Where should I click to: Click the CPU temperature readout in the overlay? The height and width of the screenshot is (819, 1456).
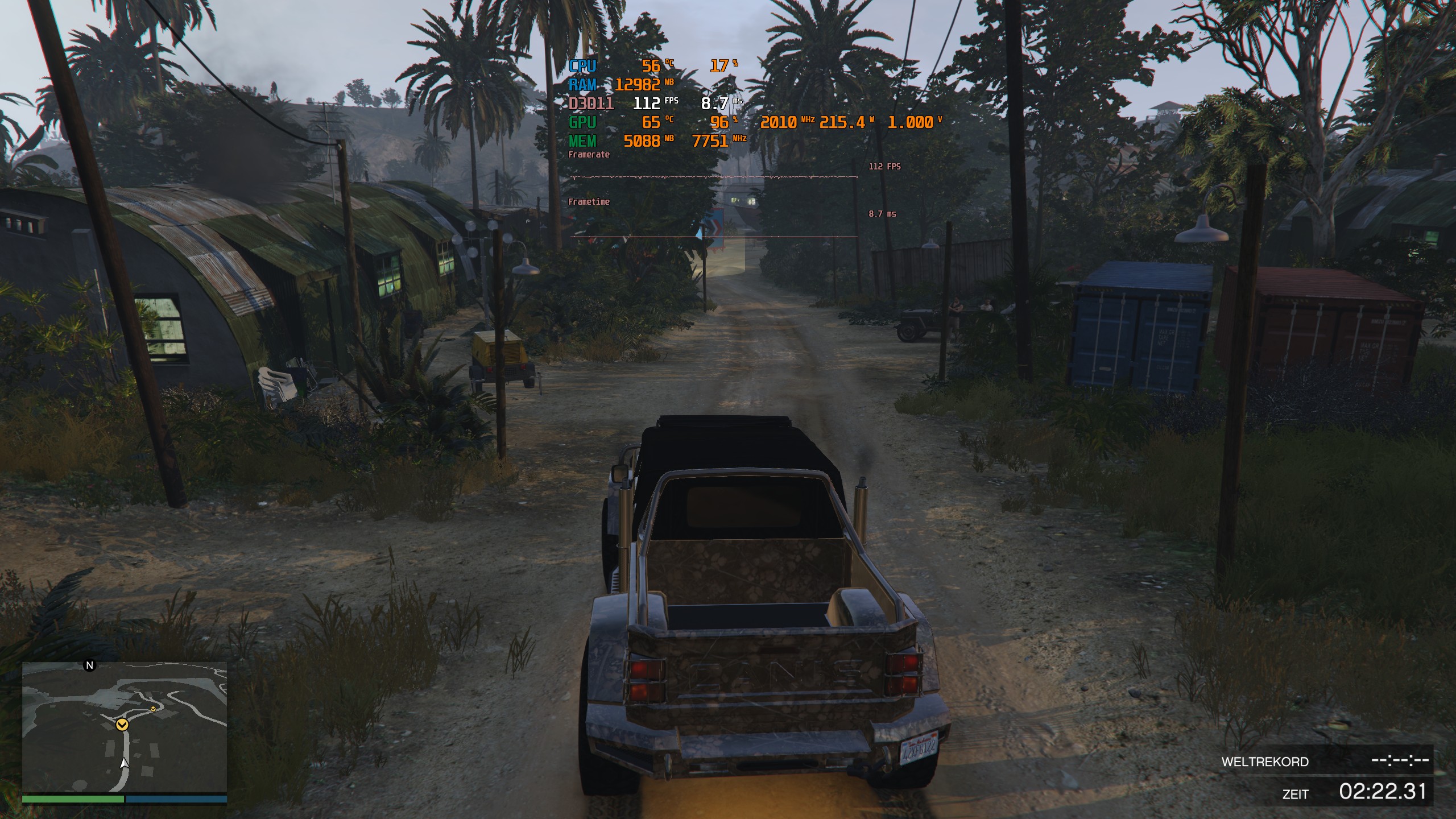(x=657, y=67)
